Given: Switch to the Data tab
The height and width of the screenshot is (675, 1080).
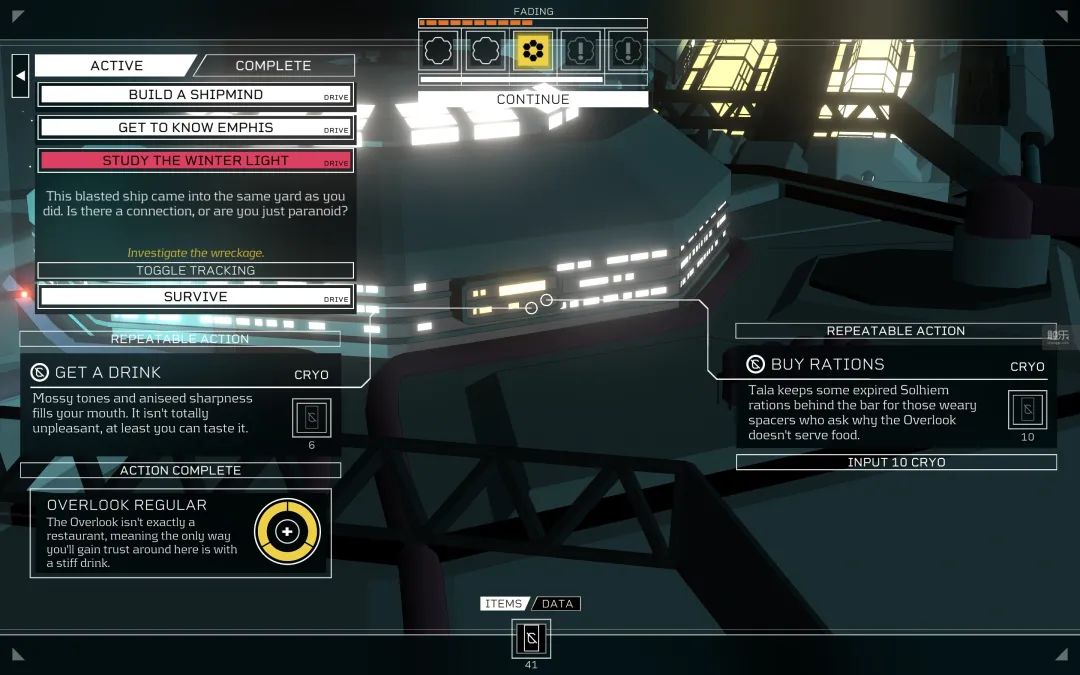Looking at the screenshot, I should click(557, 604).
